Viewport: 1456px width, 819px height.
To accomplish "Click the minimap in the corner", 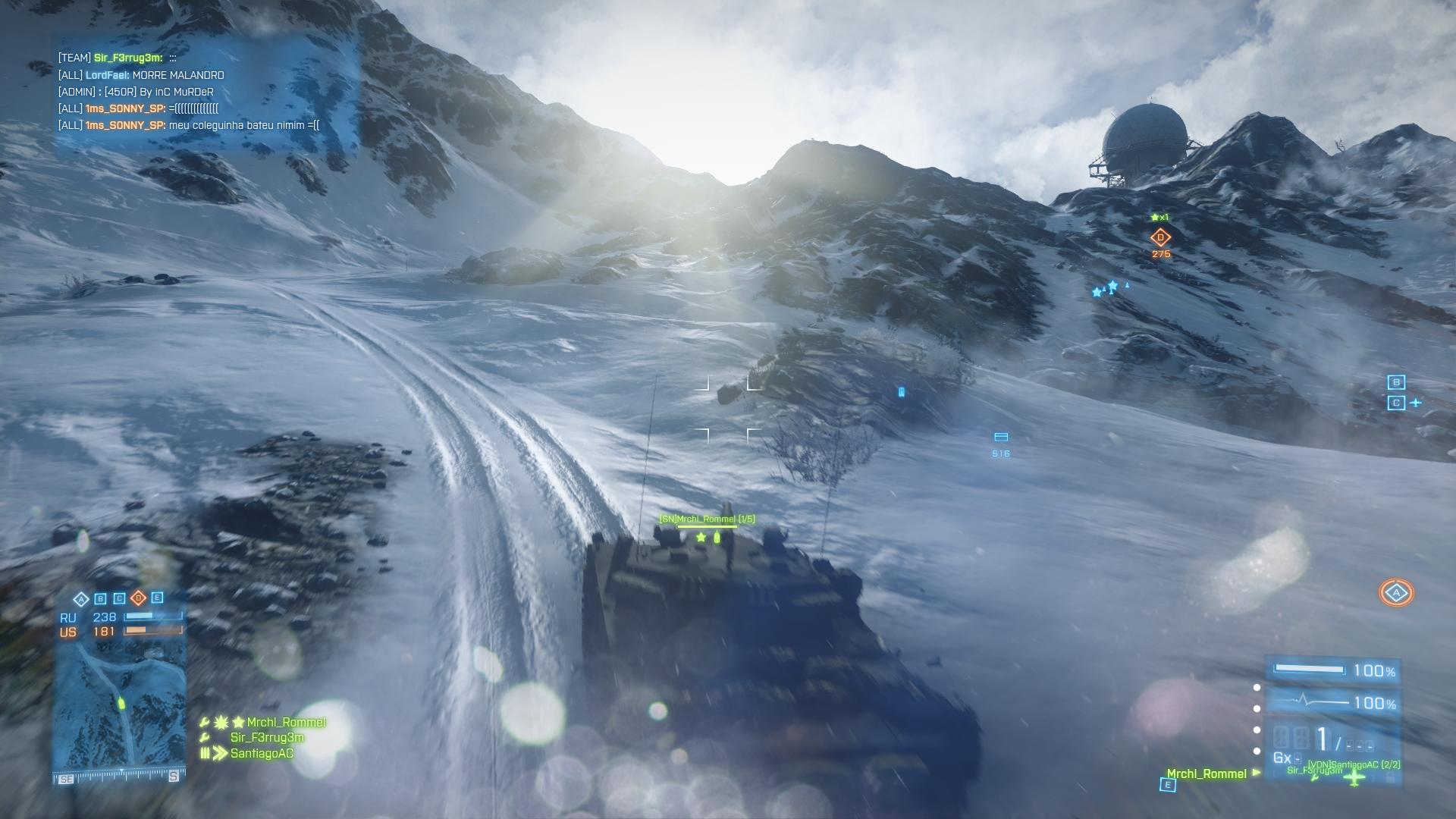I will tap(120, 705).
